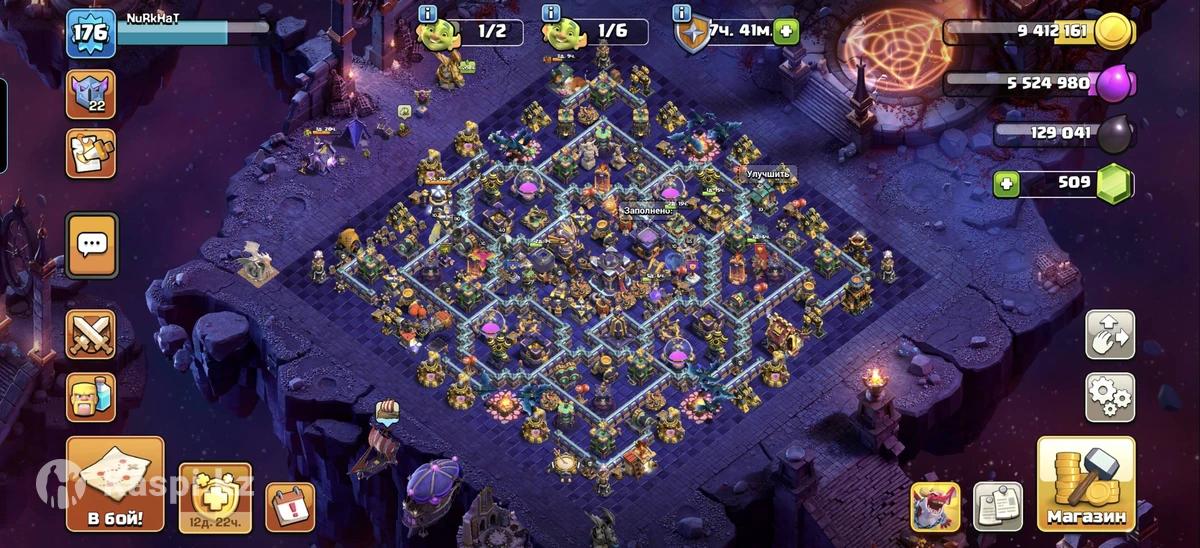
Task: View the crossed swords battle log
Action: [x=91, y=334]
